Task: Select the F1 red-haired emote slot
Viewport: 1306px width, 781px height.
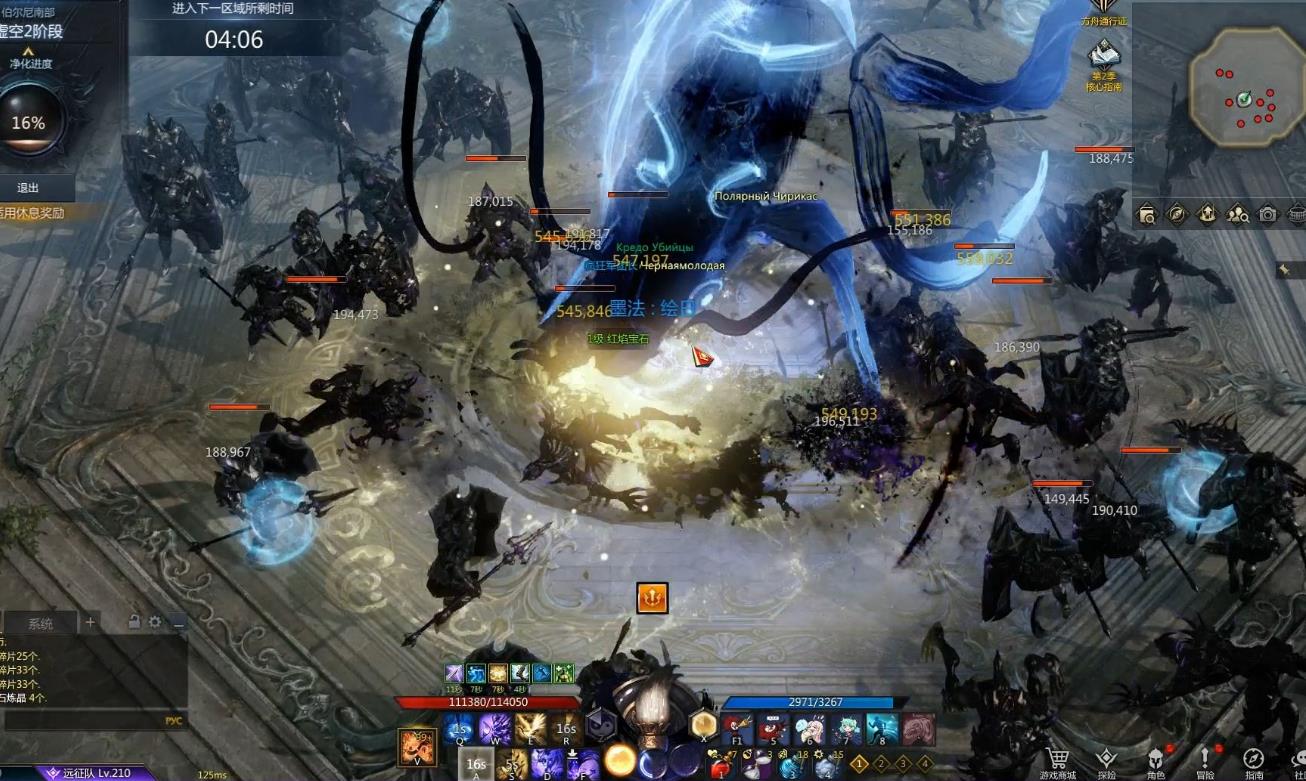Action: click(x=736, y=729)
